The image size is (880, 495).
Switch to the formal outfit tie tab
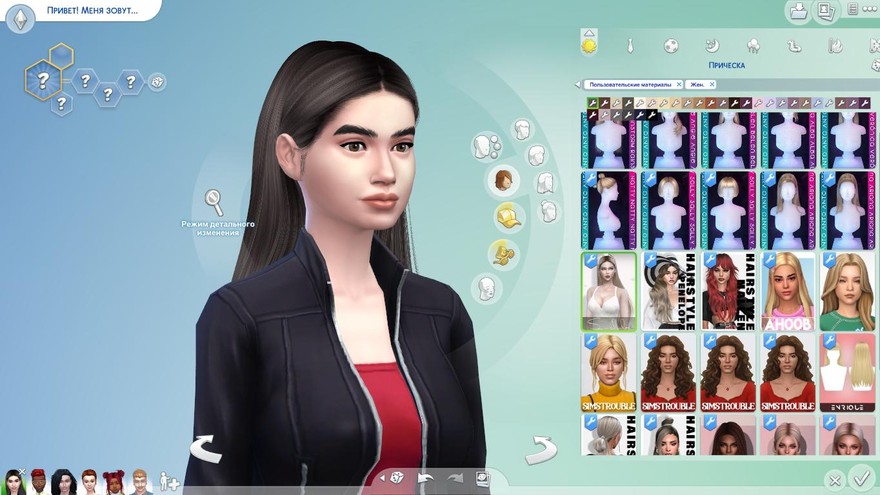[x=630, y=45]
